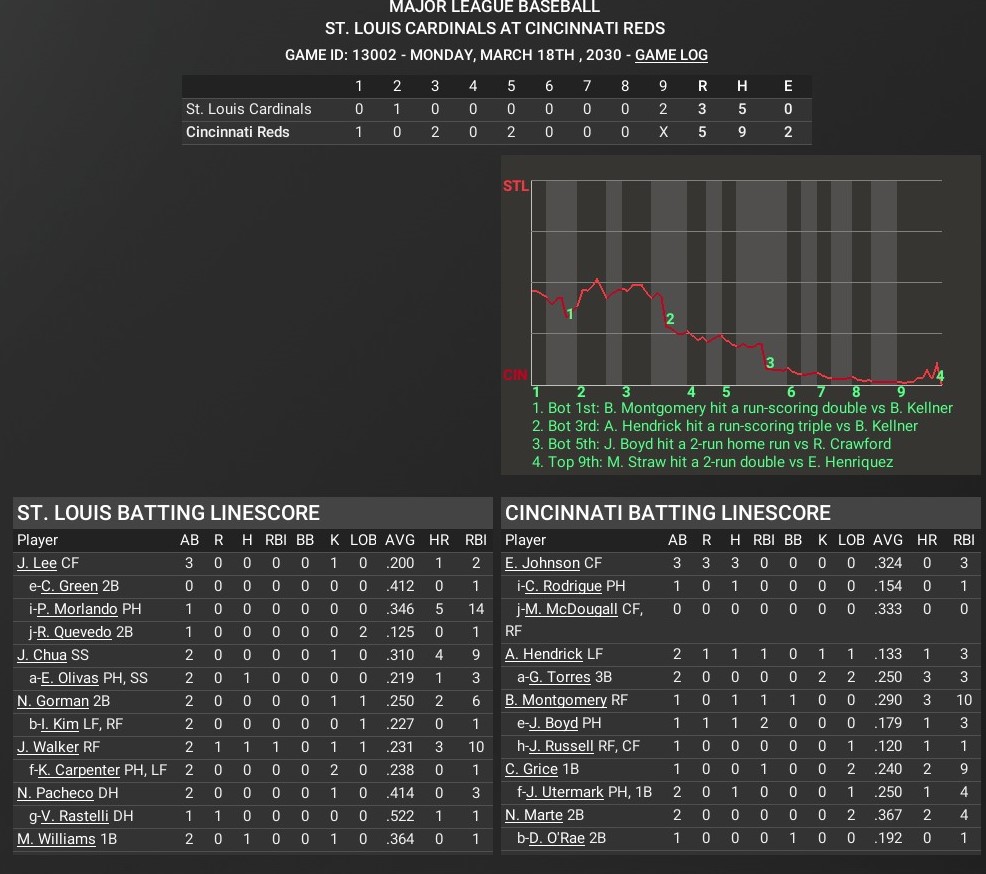Viewport: 986px width, 874px height.
Task: View C. Rodrigue's profile
Action: (563, 586)
